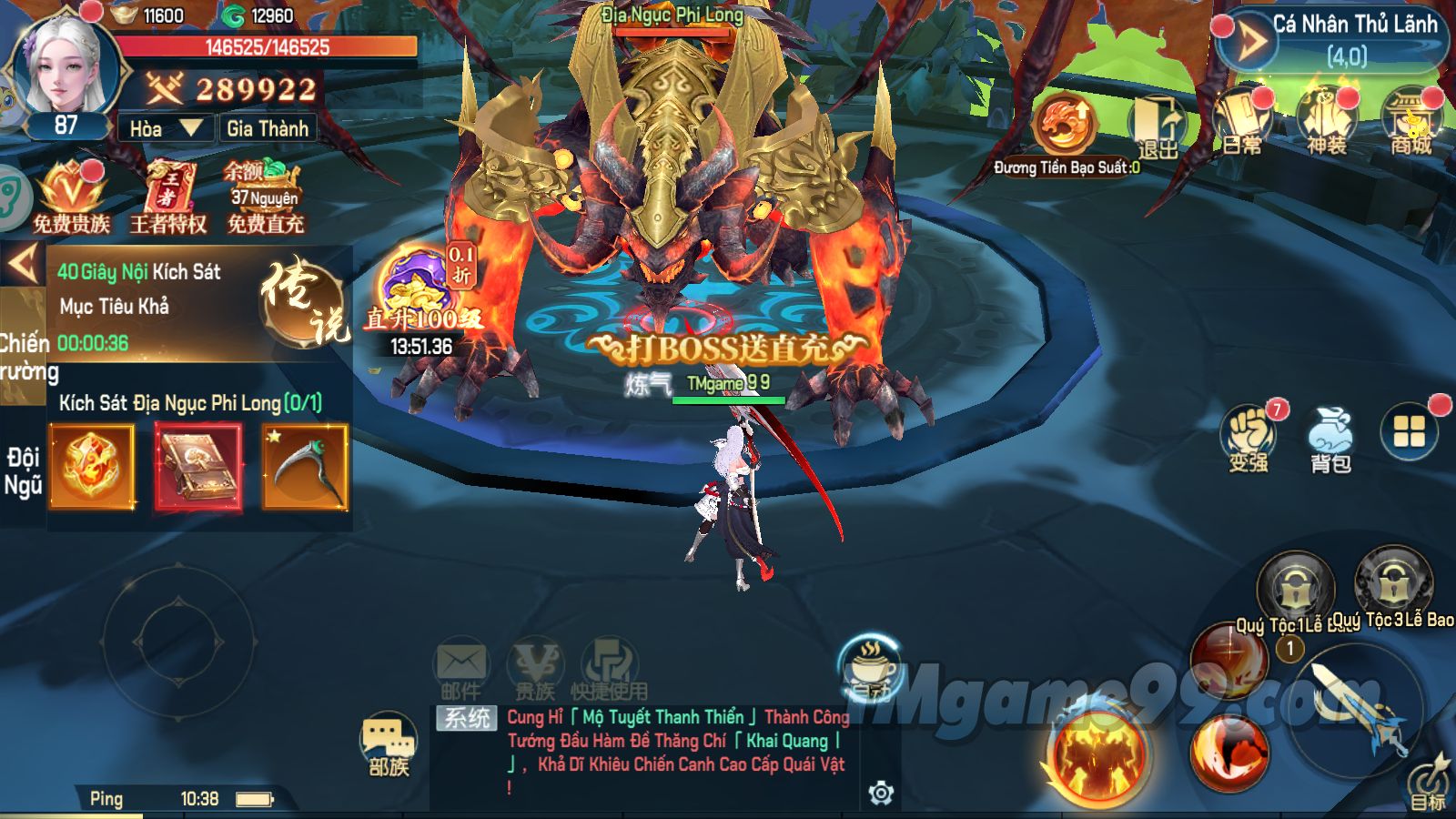This screenshot has width=1456, height=819.
Task: Open the 变强 power-up fist icon
Action: click(1249, 437)
